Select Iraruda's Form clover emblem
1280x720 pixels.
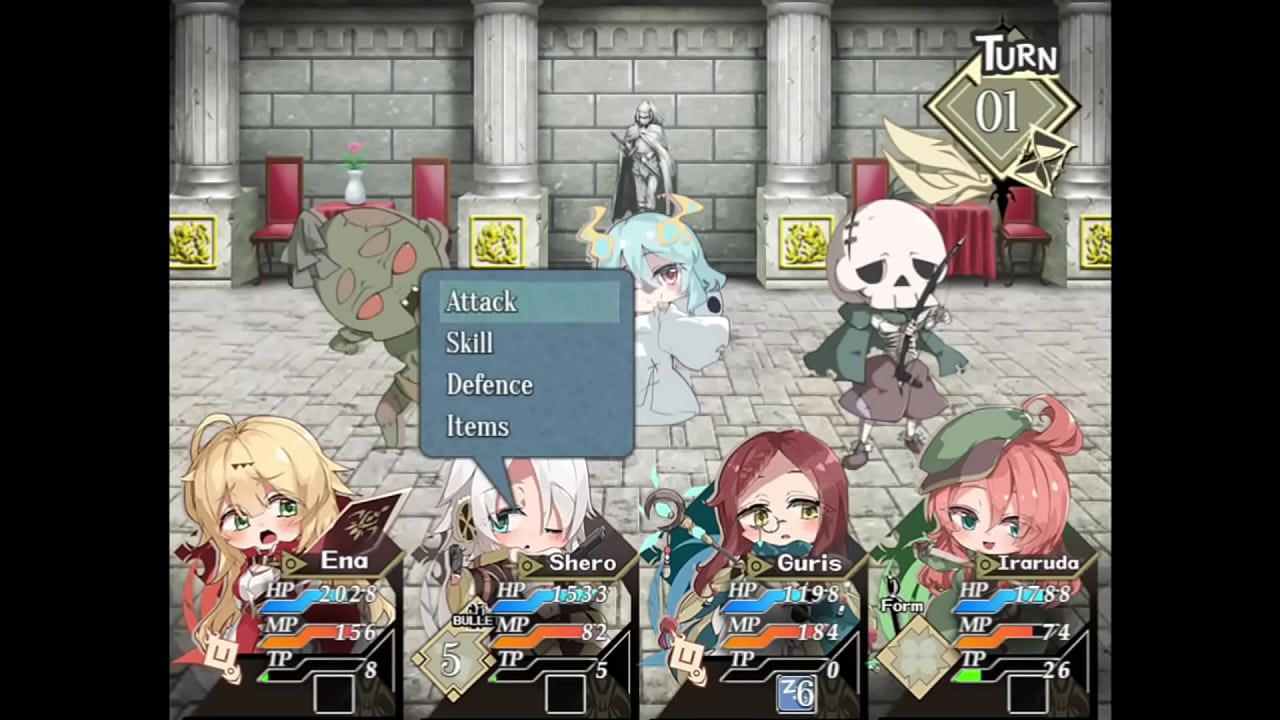(910, 656)
